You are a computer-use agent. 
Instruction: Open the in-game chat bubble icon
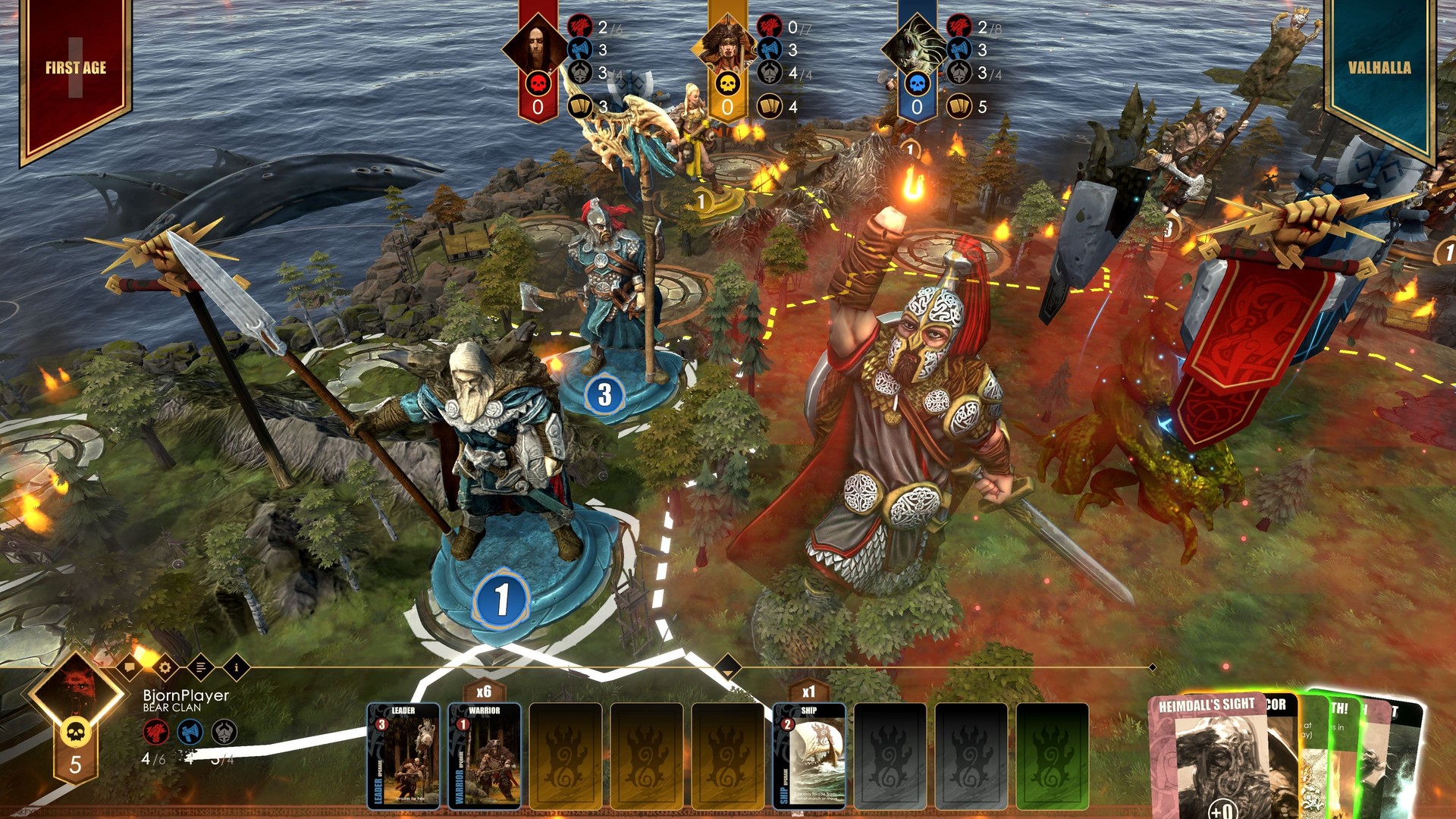(130, 667)
